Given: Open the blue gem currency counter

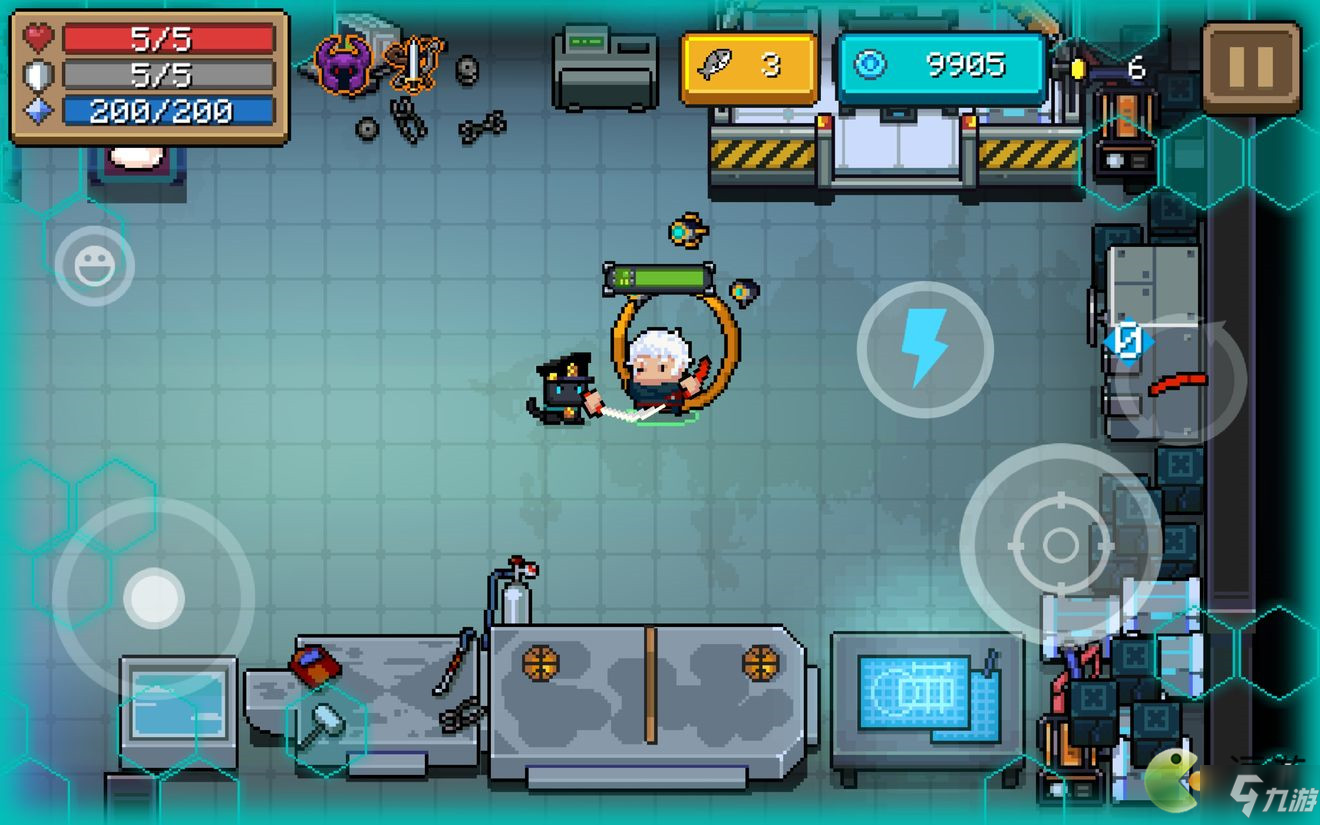Looking at the screenshot, I should coord(941,67).
